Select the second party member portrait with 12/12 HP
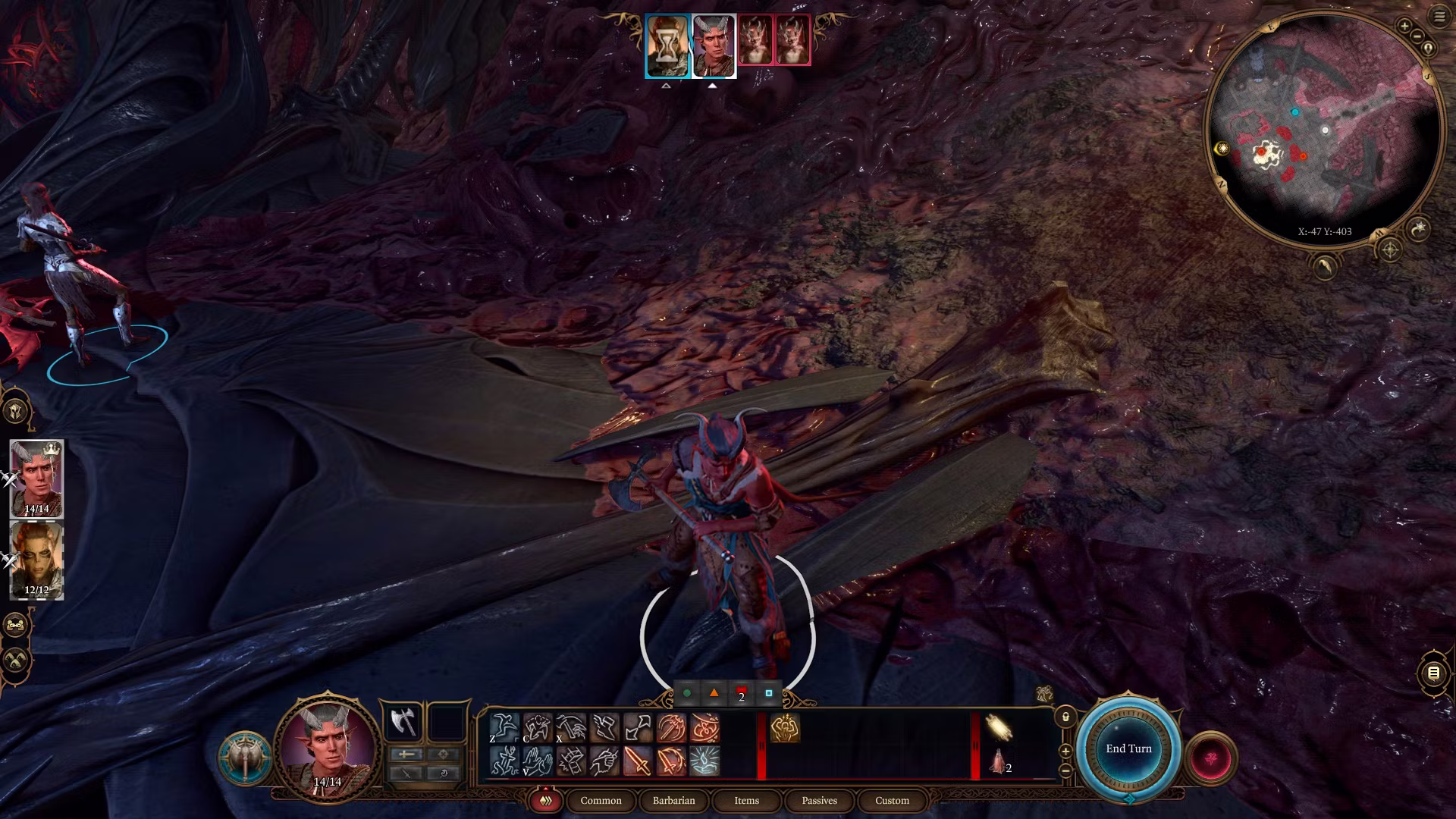Screen dimensions: 1456x819 [x=36, y=561]
